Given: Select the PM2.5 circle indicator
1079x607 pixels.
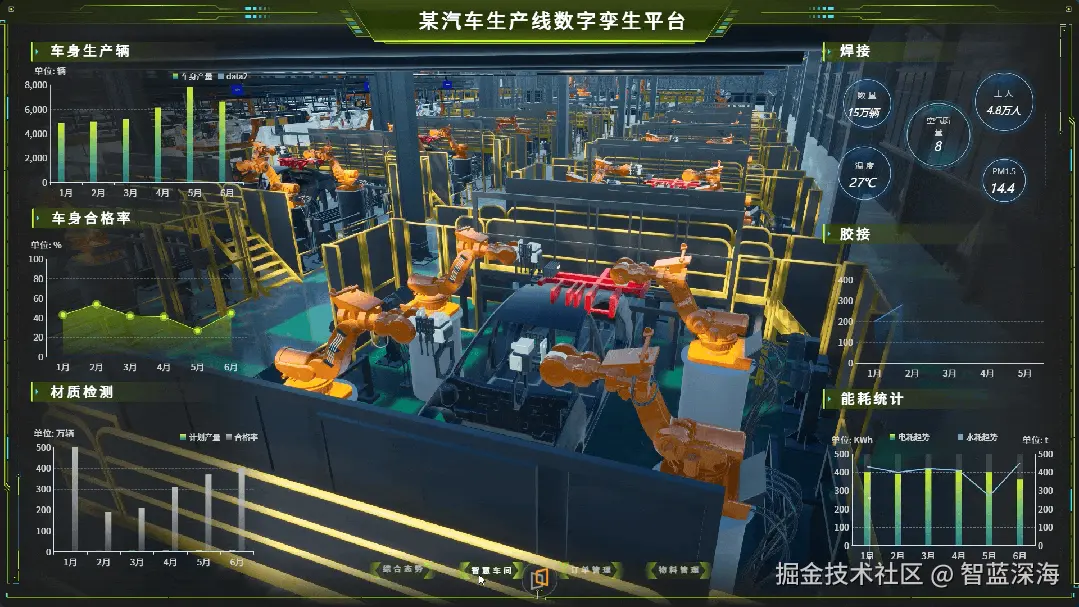Looking at the screenshot, I should coord(1003,180).
